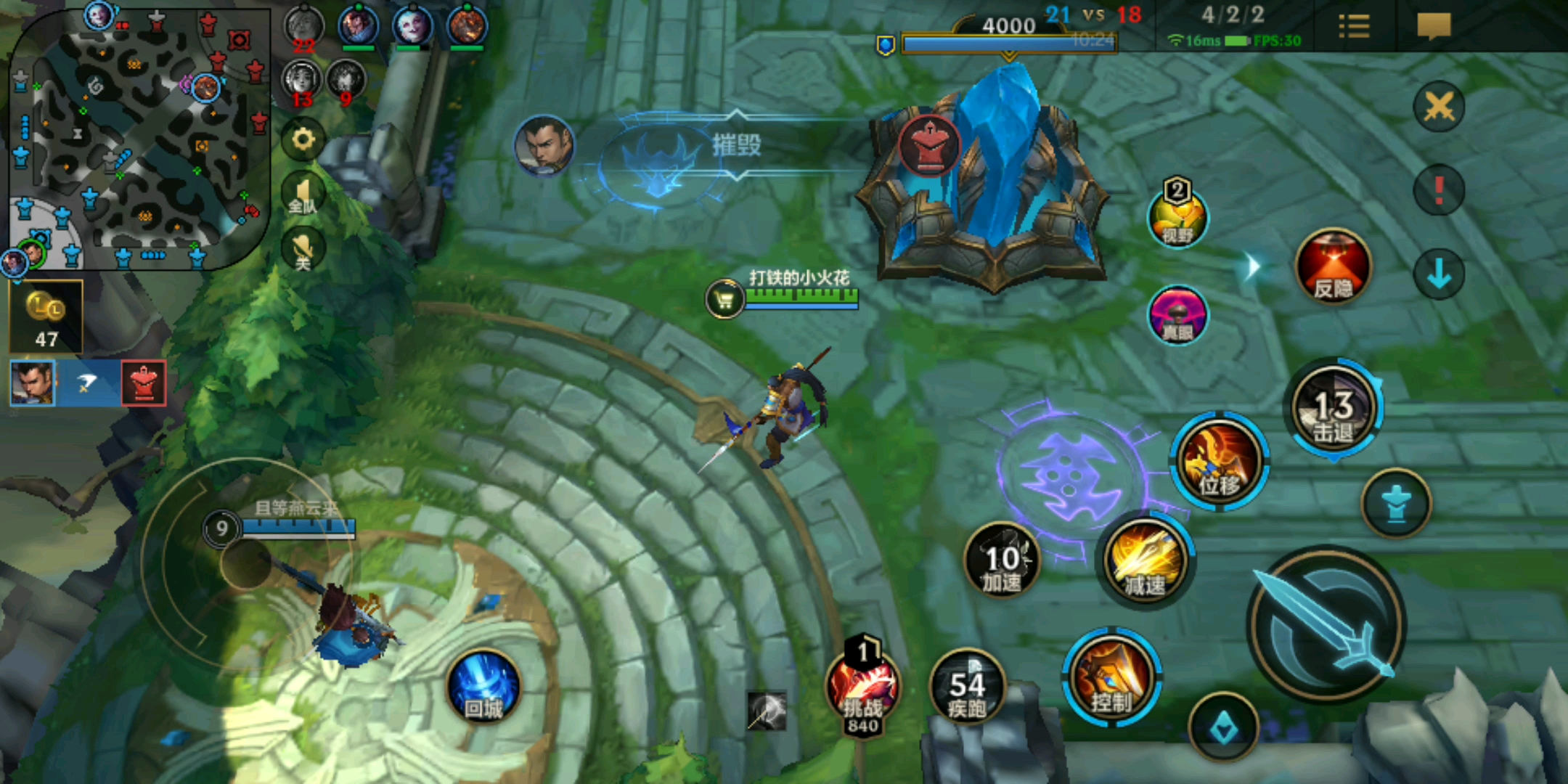Trigger the 击退 knockback ultimate
The image size is (1568, 784).
1334,408
